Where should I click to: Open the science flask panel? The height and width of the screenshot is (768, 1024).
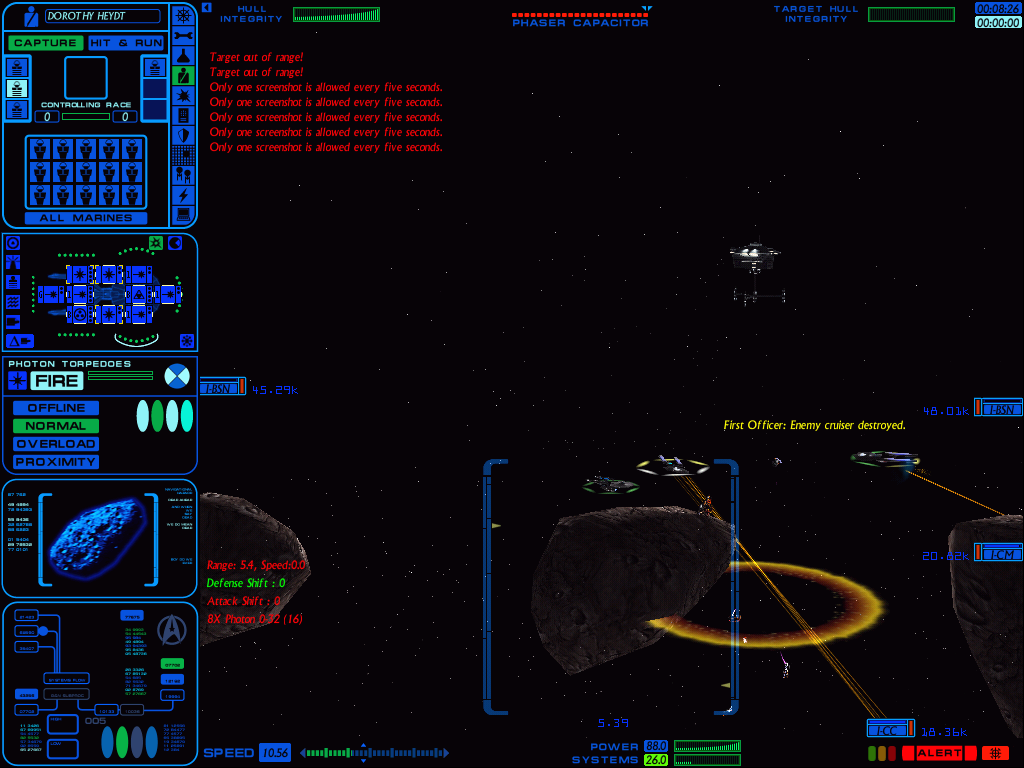(x=183, y=54)
